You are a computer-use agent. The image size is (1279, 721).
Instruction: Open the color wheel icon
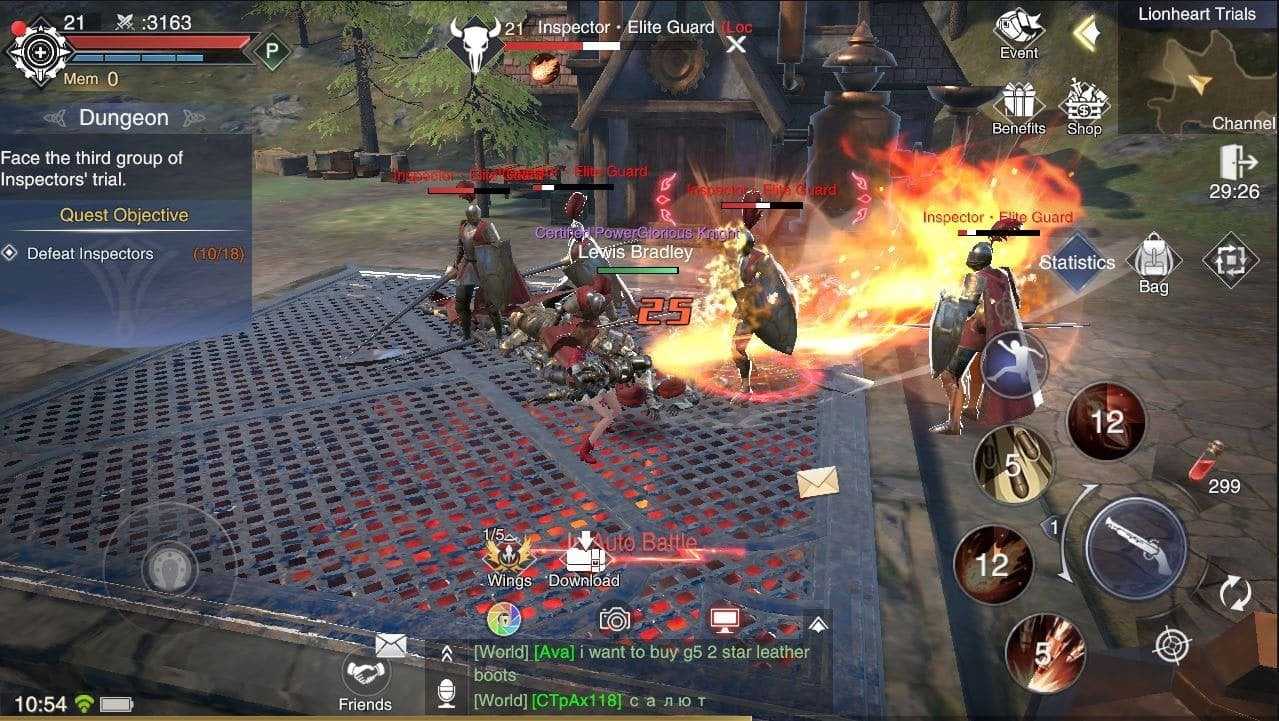(x=504, y=620)
